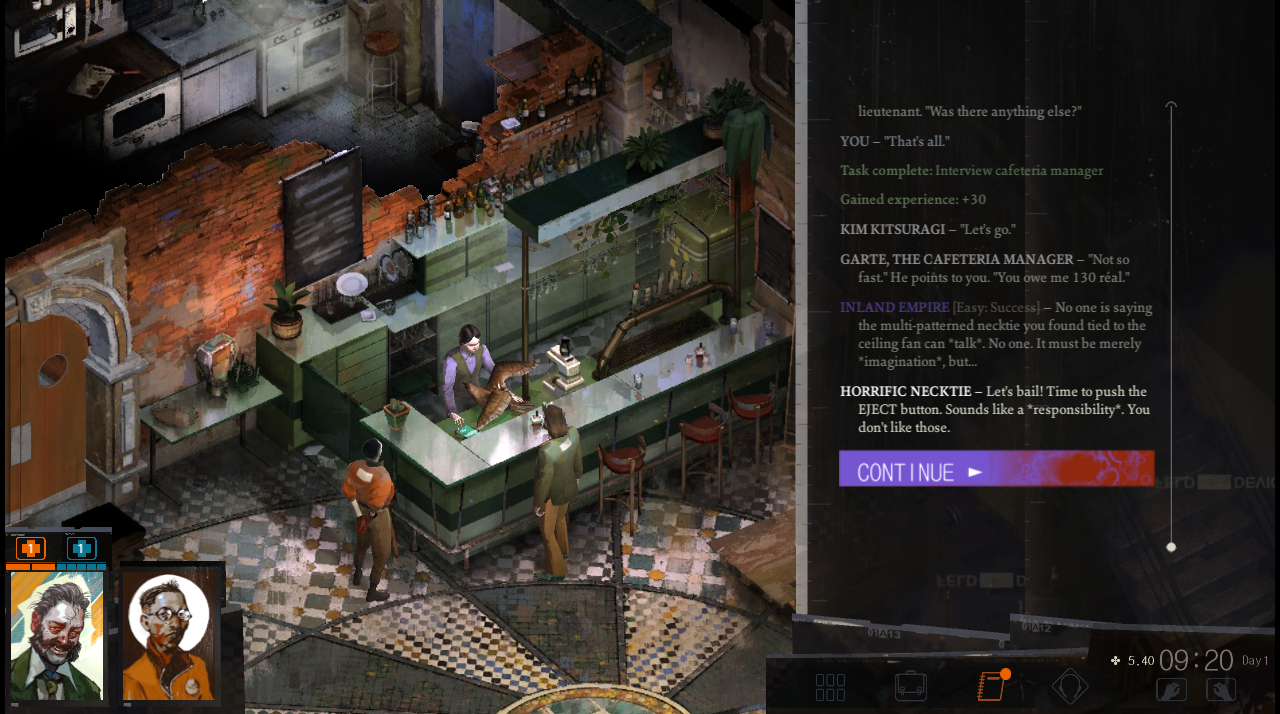This screenshot has width=1280, height=714.
Task: Open the orange journal notebook
Action: 990,687
